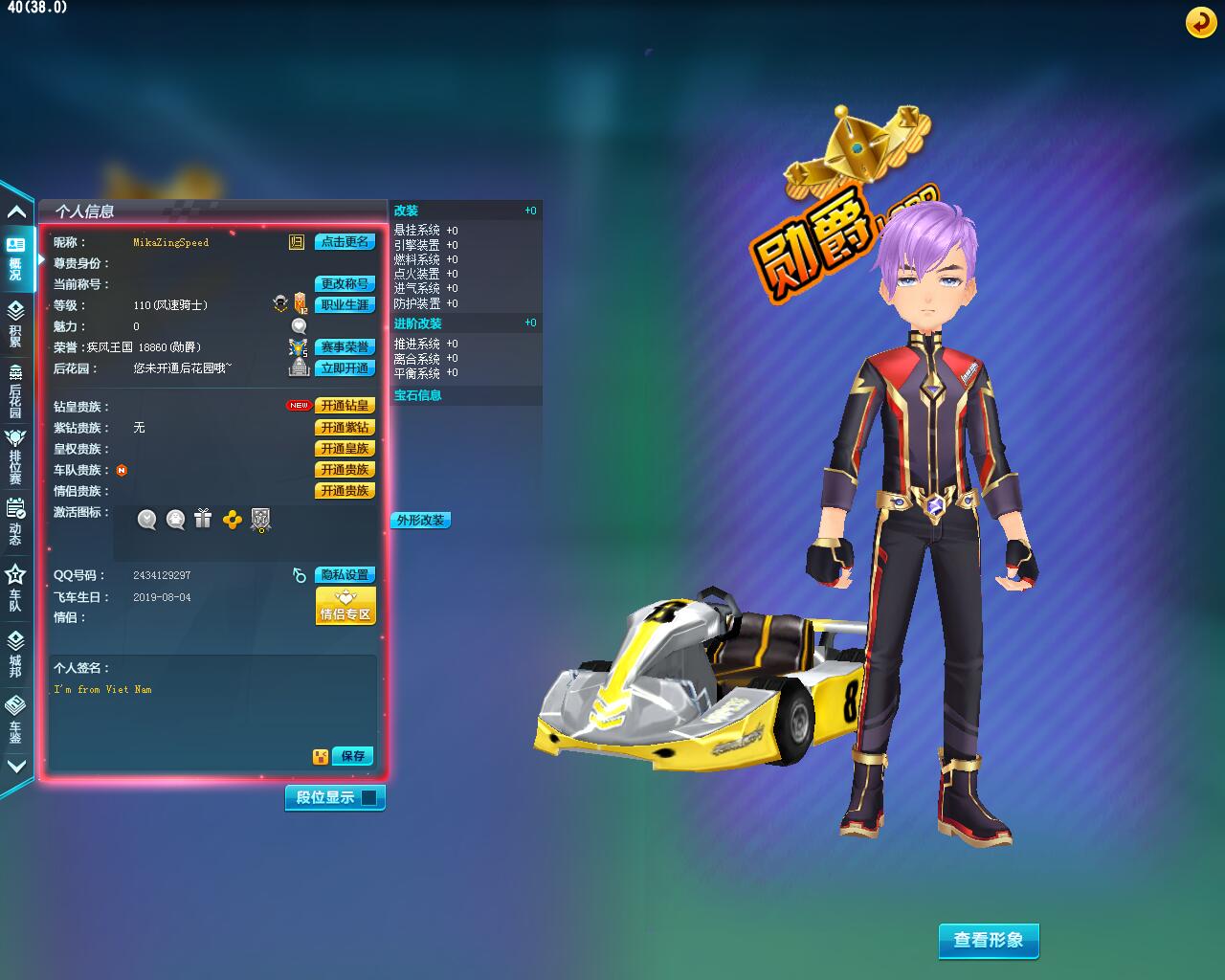Click 点击更名 to rename the character
This screenshot has width=1225, height=980.
pos(345,242)
